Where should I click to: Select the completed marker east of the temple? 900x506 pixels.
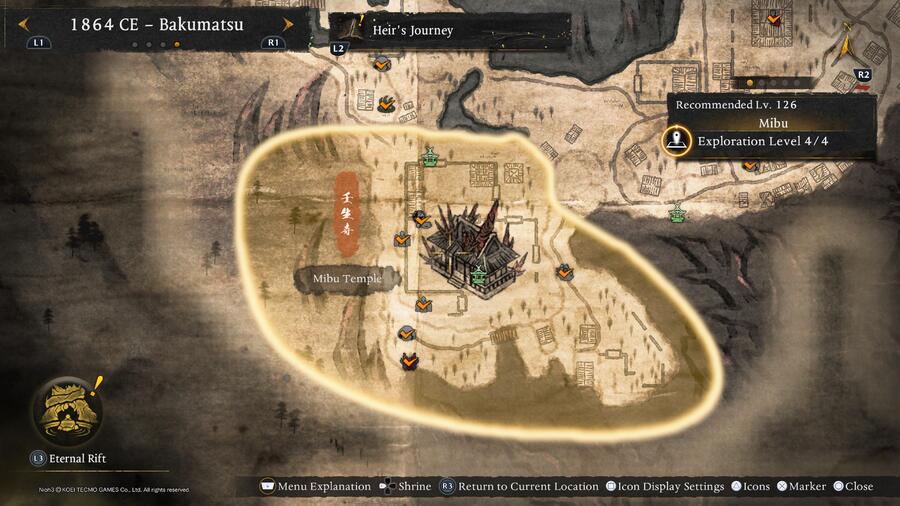pyautogui.click(x=565, y=270)
